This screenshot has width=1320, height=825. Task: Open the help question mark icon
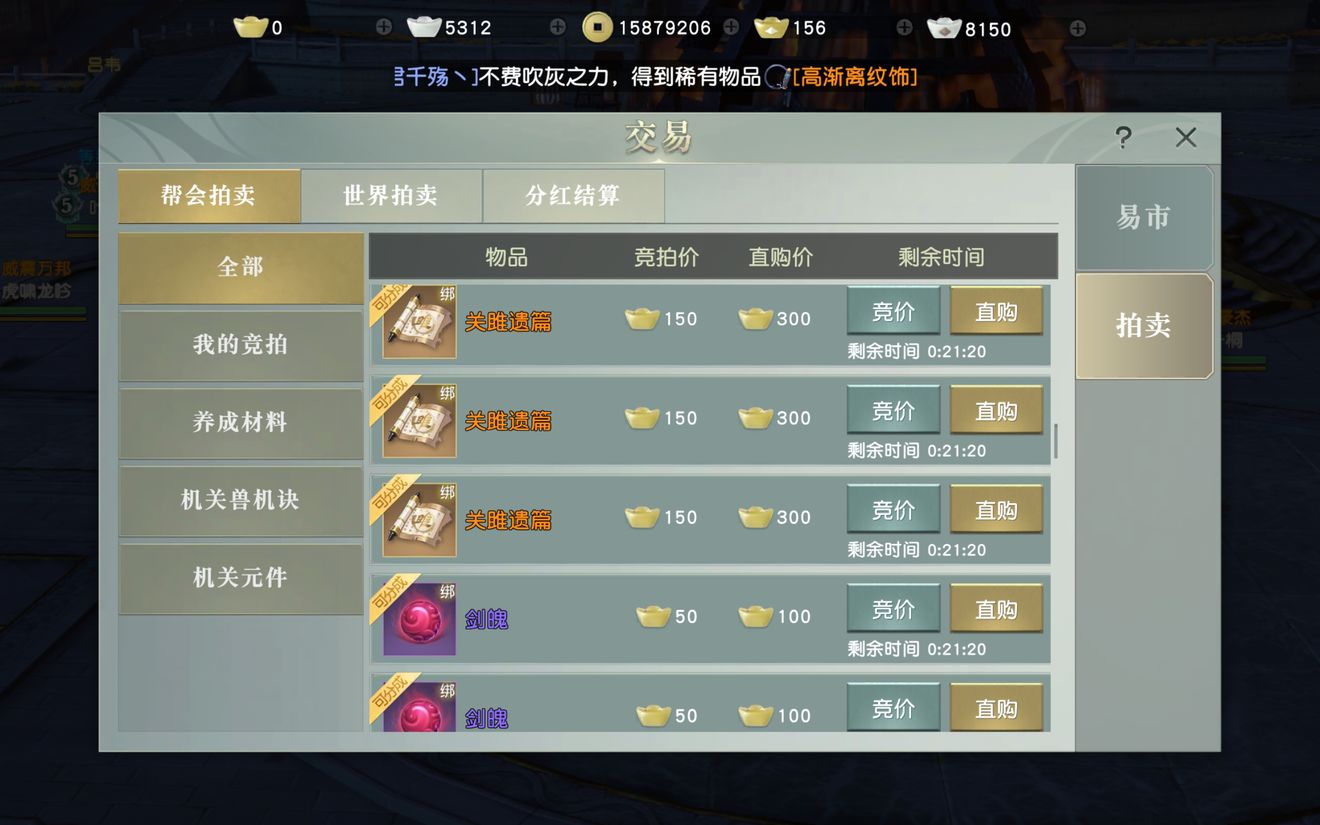(x=1122, y=138)
